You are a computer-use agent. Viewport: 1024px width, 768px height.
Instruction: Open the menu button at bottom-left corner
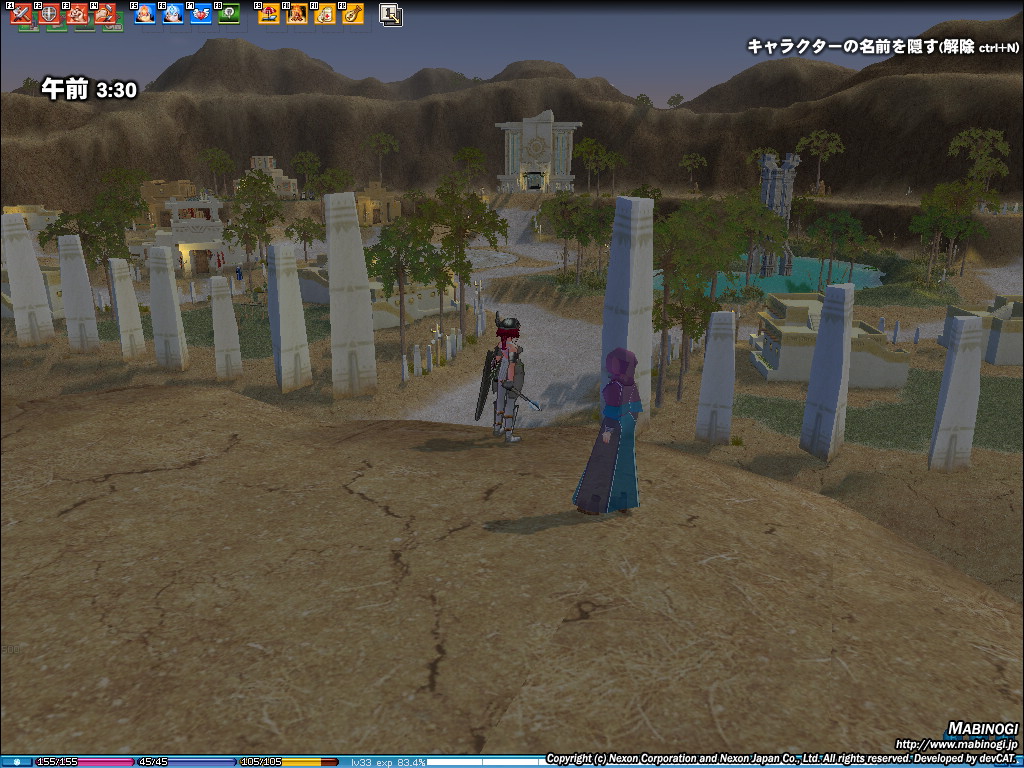click(16, 762)
